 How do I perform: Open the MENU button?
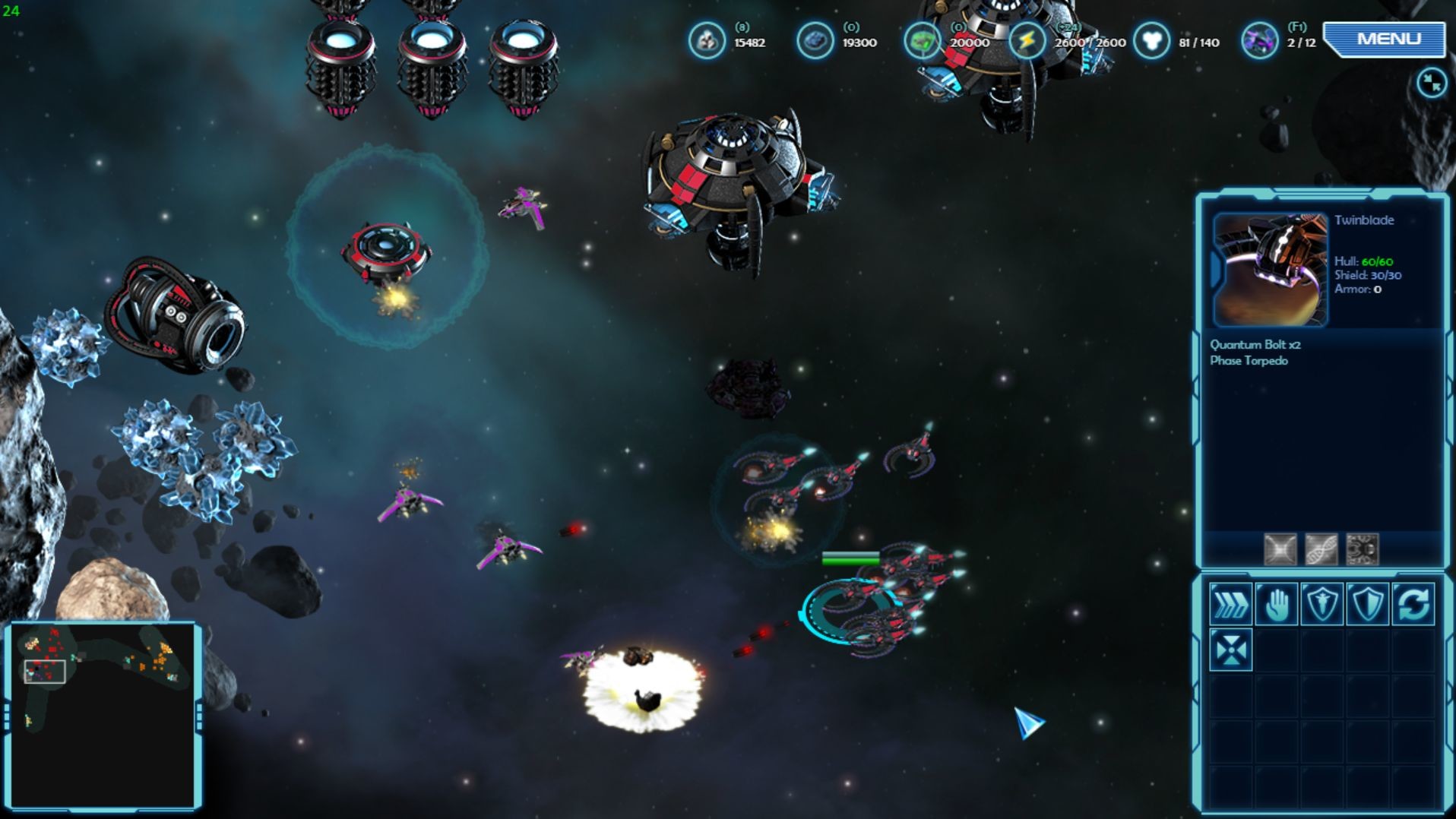pyautogui.click(x=1387, y=39)
